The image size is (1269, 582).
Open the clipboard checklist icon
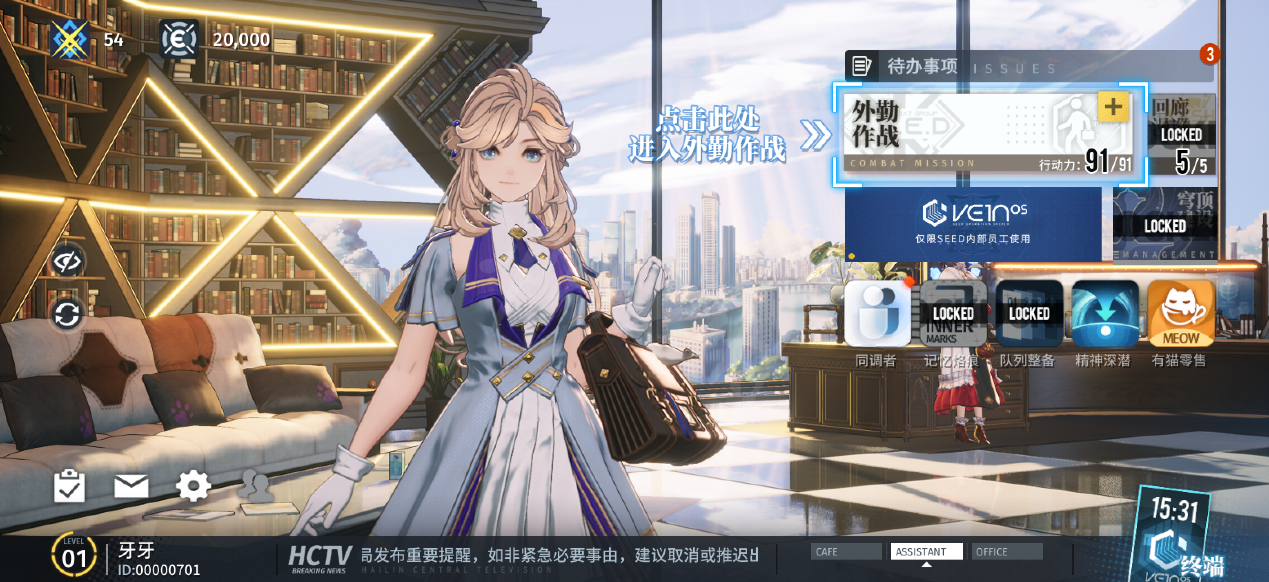pos(69,487)
